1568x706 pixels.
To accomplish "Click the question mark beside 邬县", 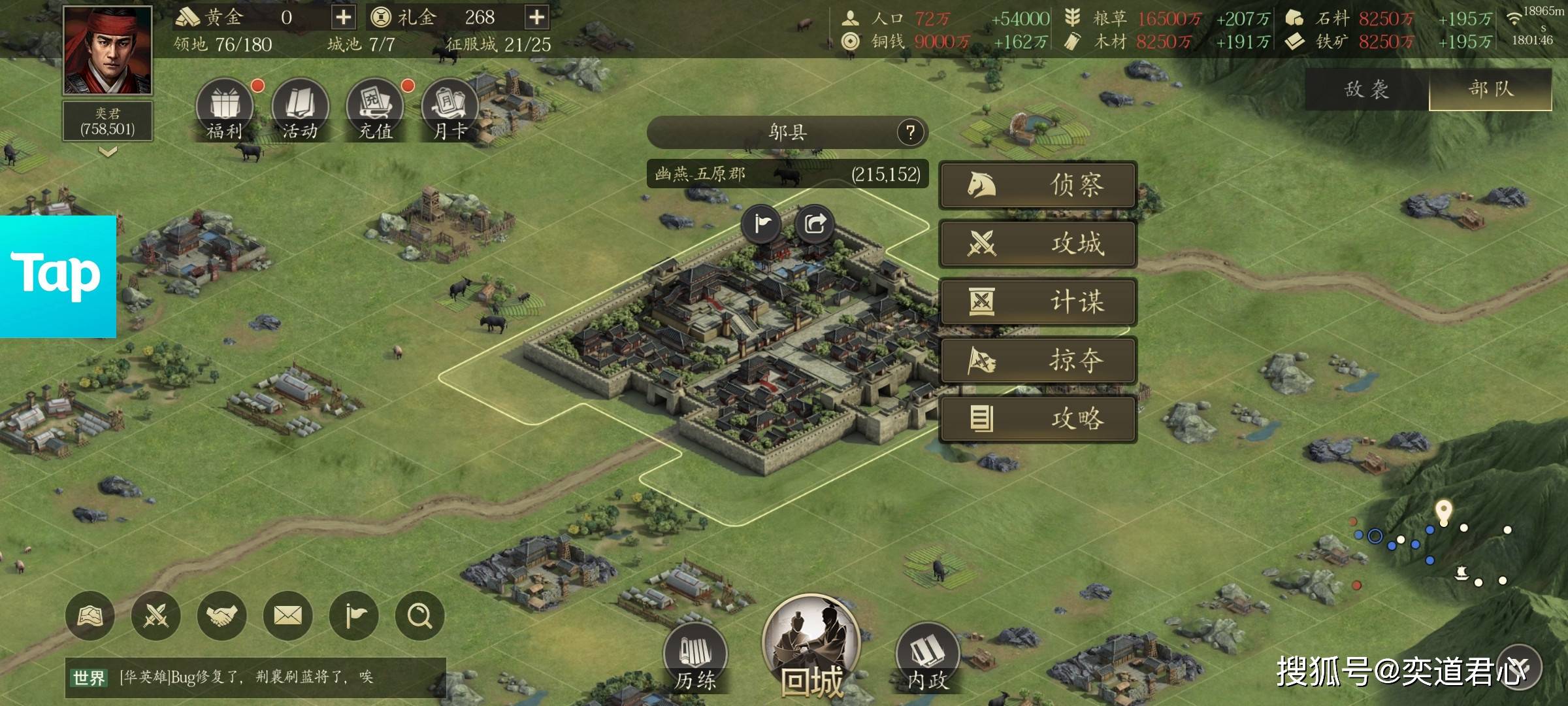I will pos(910,133).
